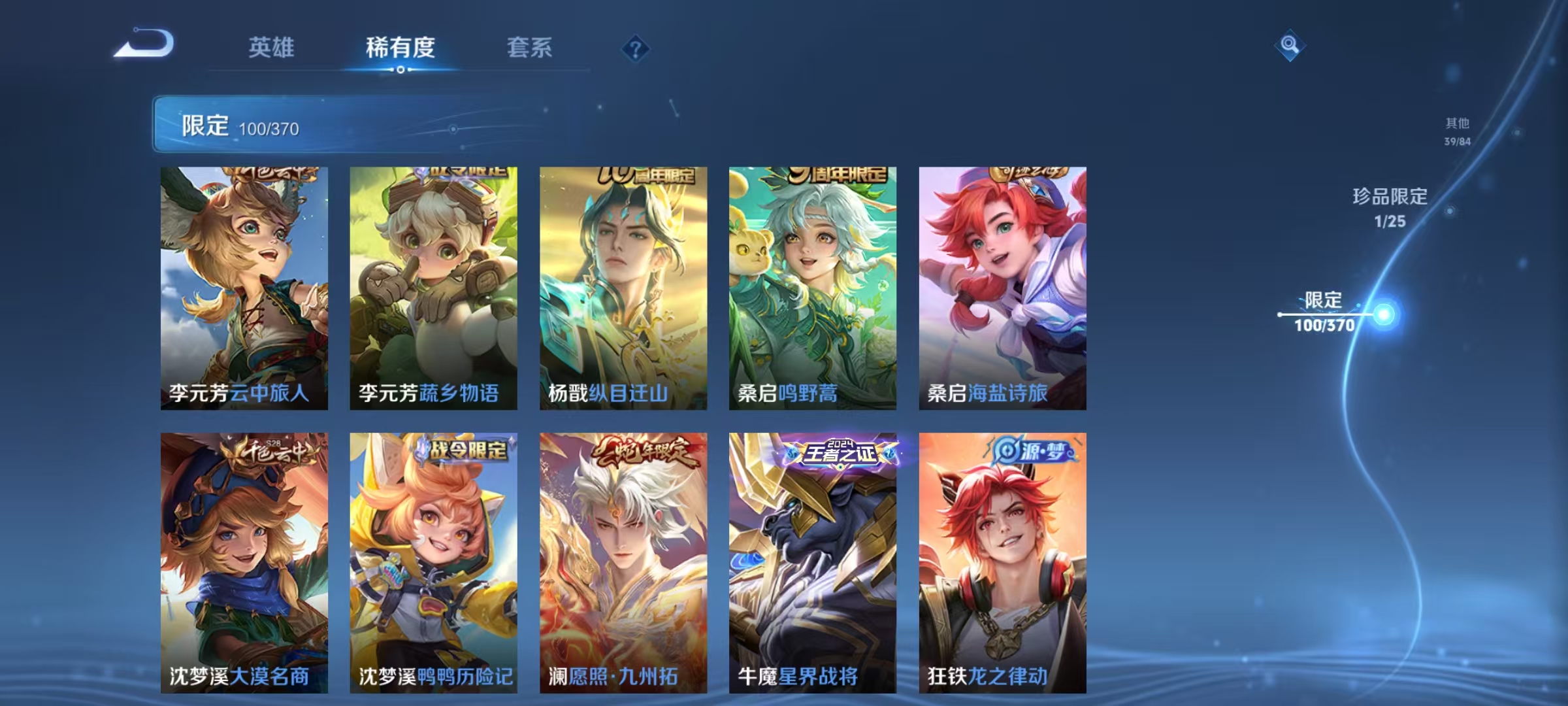Viewport: 1568px width, 706px height.
Task: Open the 李元芳云中旅人 skin card
Action: point(245,288)
